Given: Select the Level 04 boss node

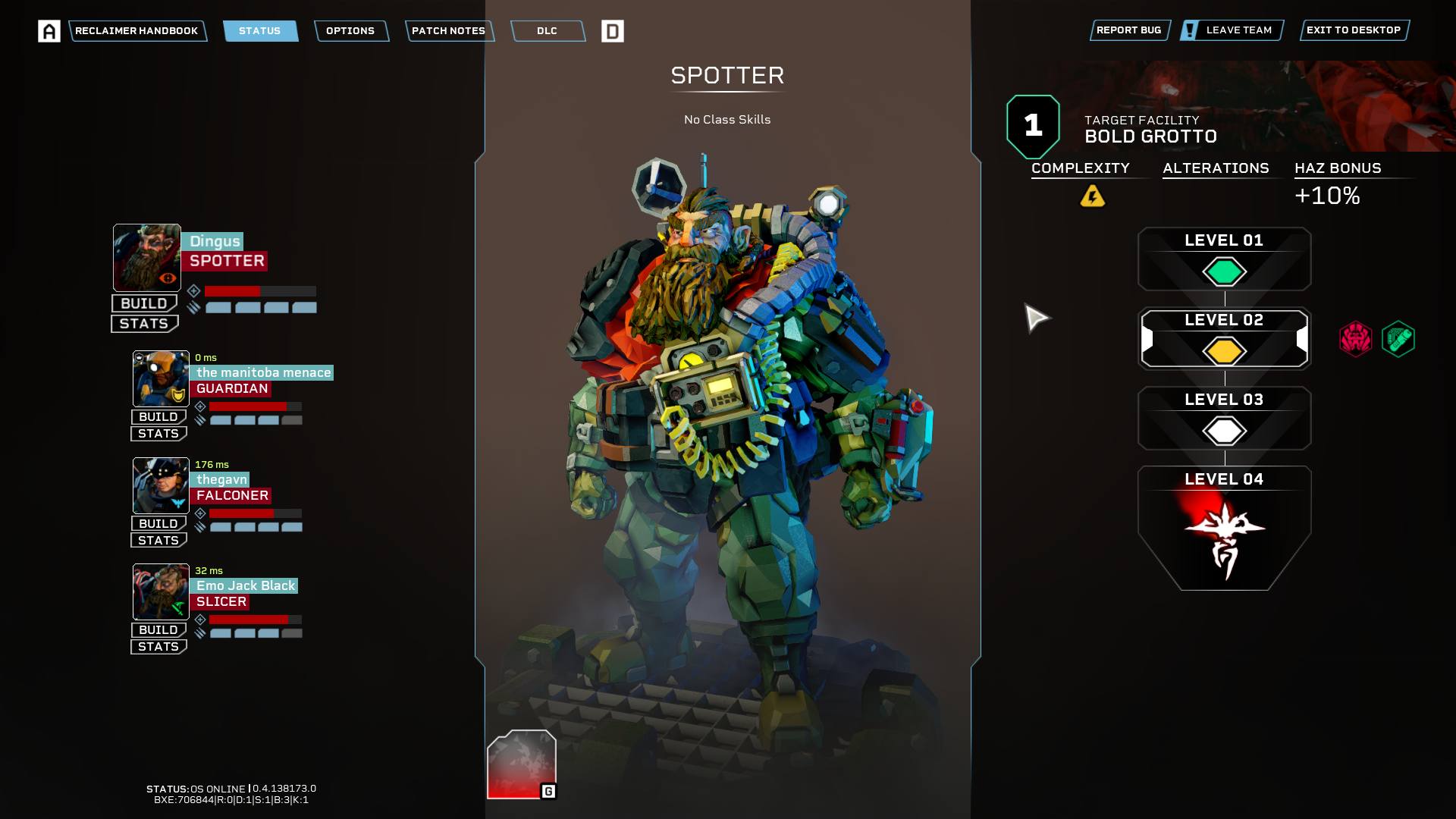Looking at the screenshot, I should pyautogui.click(x=1224, y=527).
